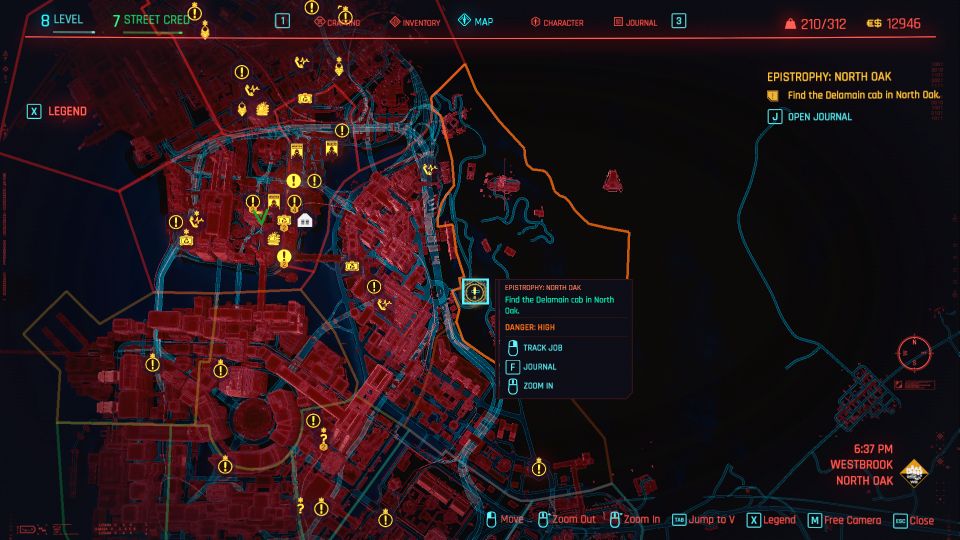Click the green checkmark map marker
960x540 pixels.
point(260,216)
